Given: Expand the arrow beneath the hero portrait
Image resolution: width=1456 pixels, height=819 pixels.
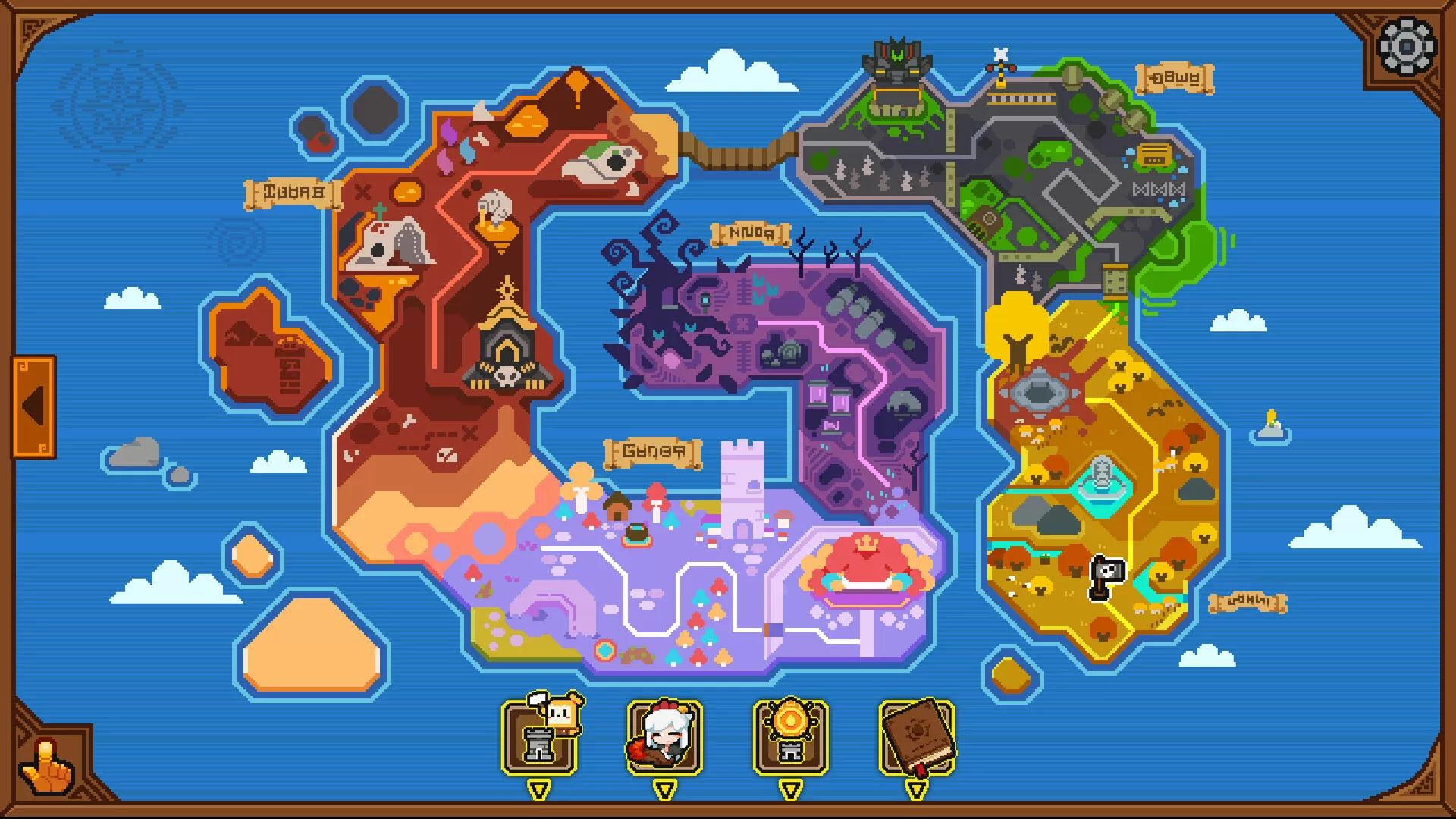Looking at the screenshot, I should pos(665,789).
